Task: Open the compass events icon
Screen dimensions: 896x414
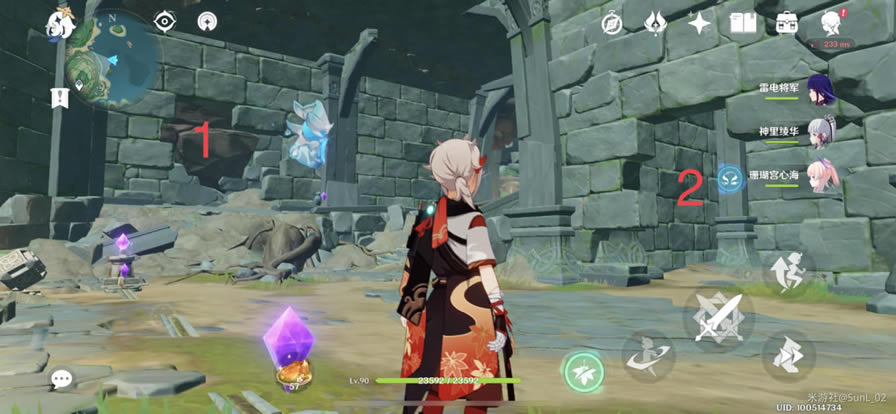Action: (x=612, y=23)
